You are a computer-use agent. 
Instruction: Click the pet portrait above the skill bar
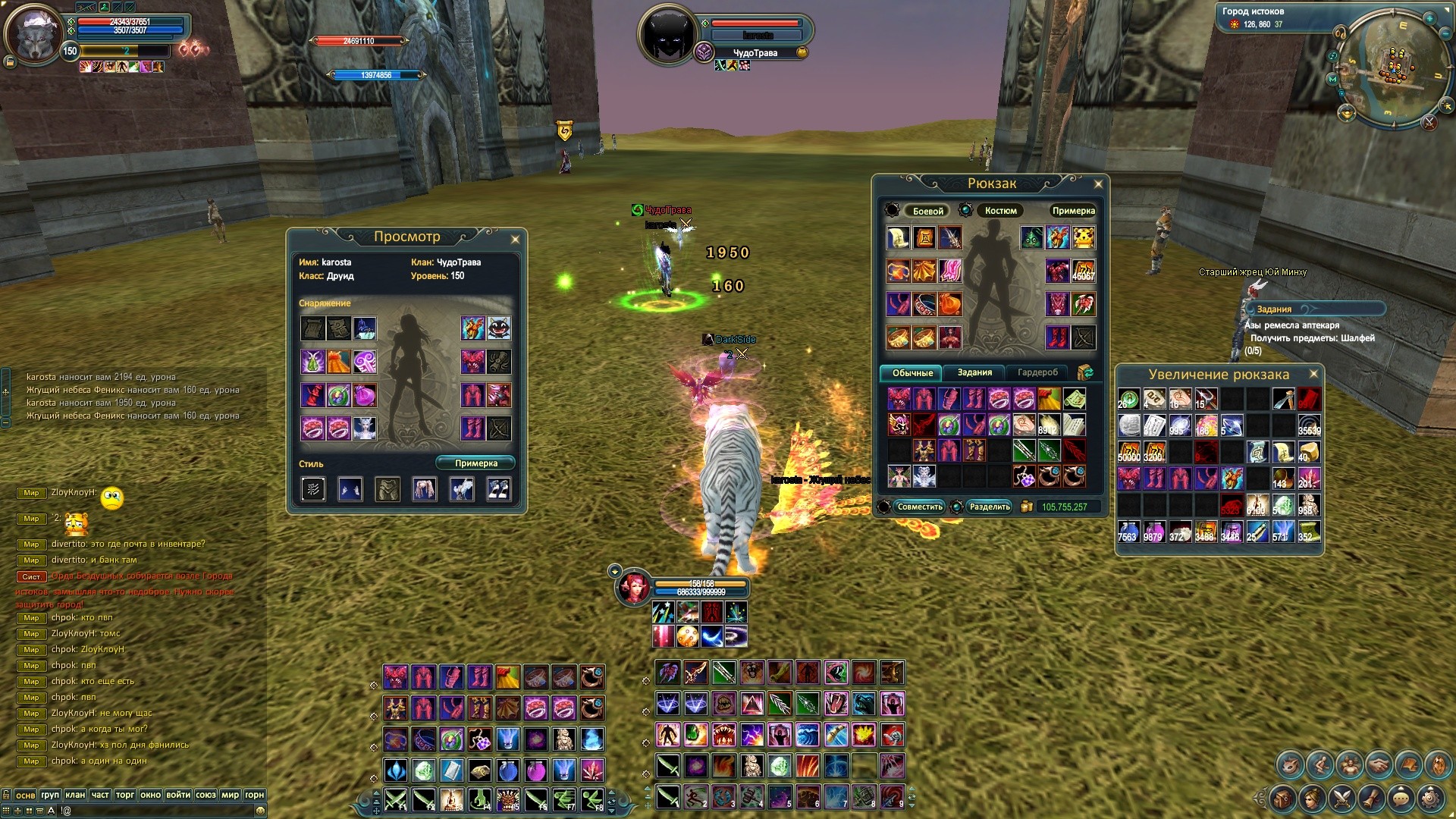click(x=633, y=588)
